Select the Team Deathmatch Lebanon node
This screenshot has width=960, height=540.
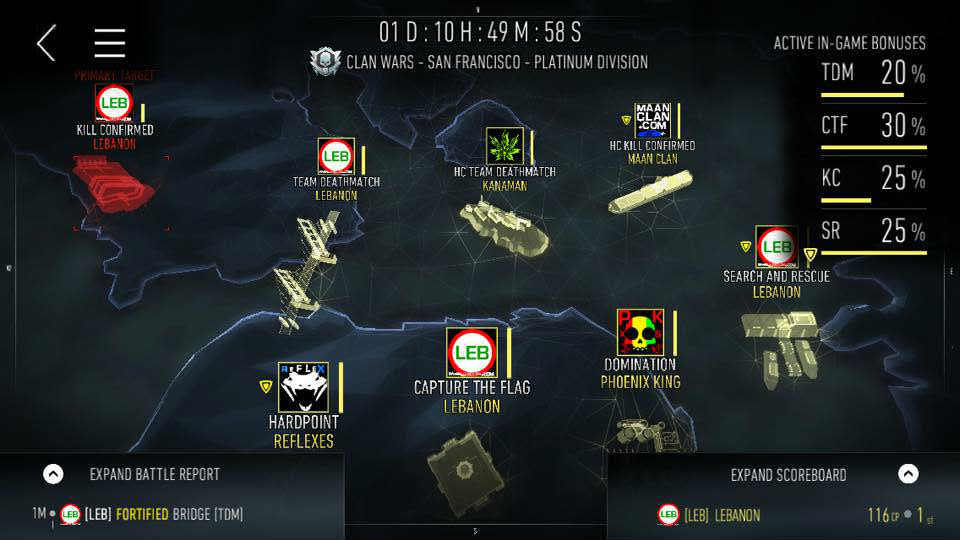coord(336,158)
